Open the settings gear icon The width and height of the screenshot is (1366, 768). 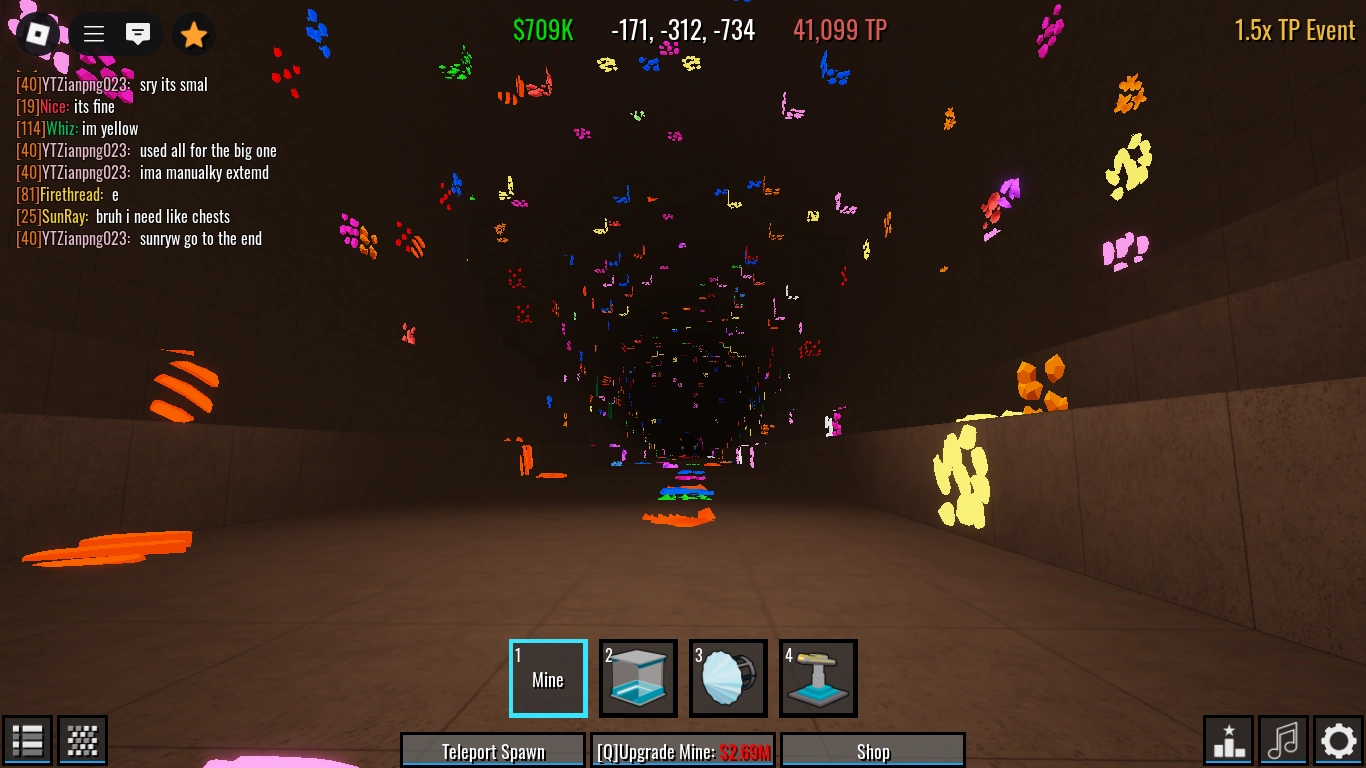1338,740
